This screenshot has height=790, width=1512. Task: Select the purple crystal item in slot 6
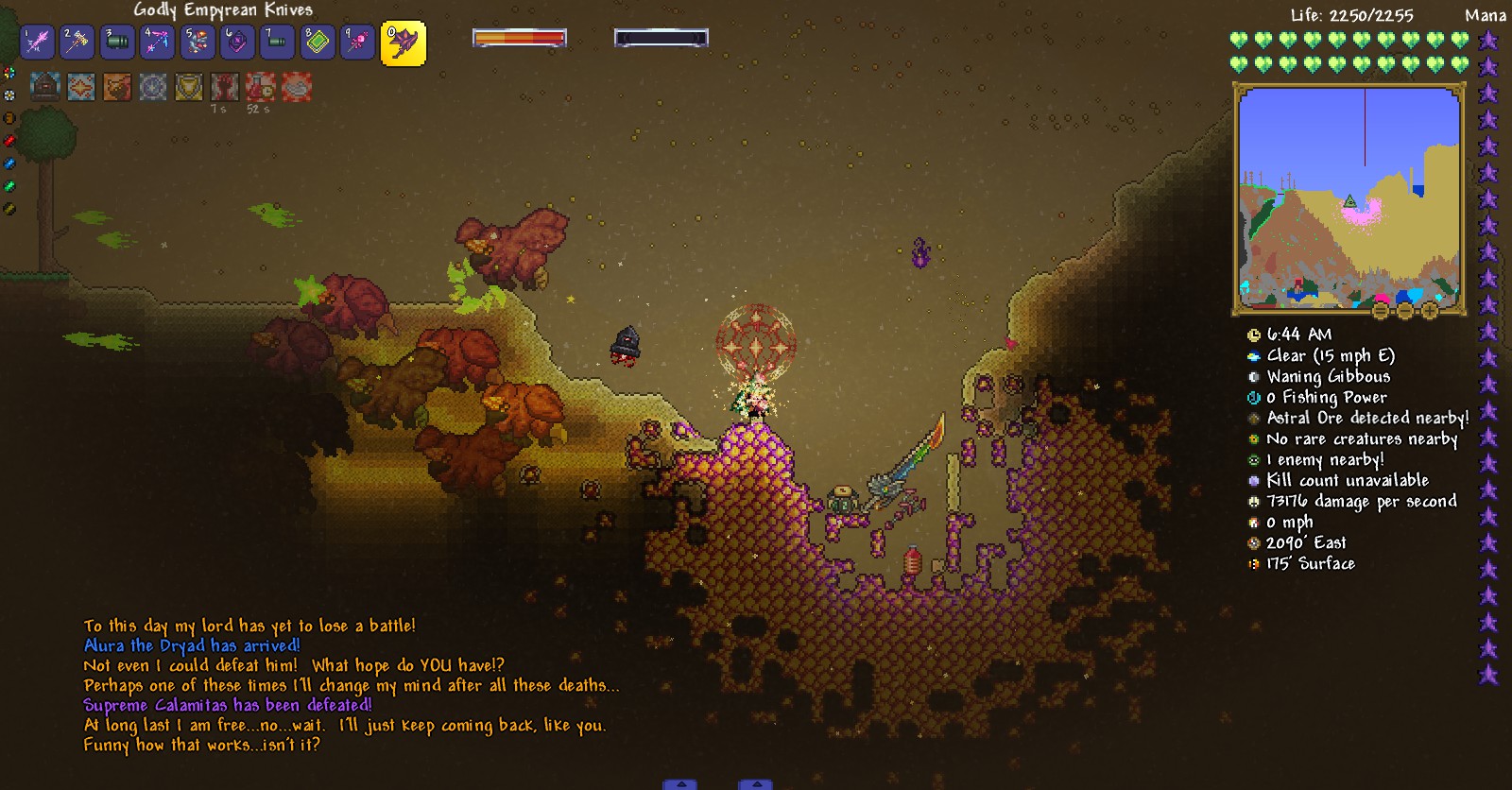[237, 43]
